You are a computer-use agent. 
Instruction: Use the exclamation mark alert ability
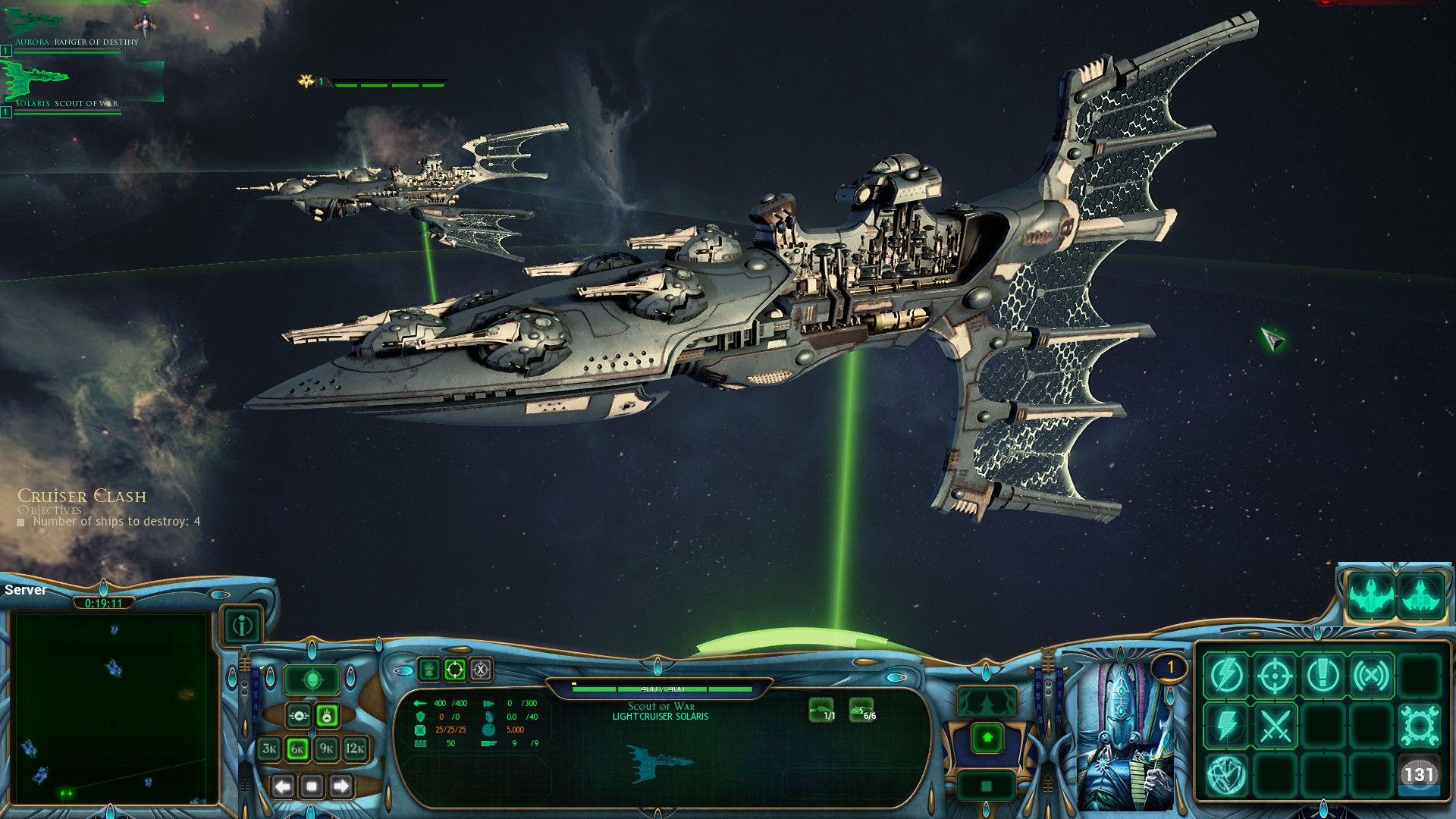tap(1323, 675)
